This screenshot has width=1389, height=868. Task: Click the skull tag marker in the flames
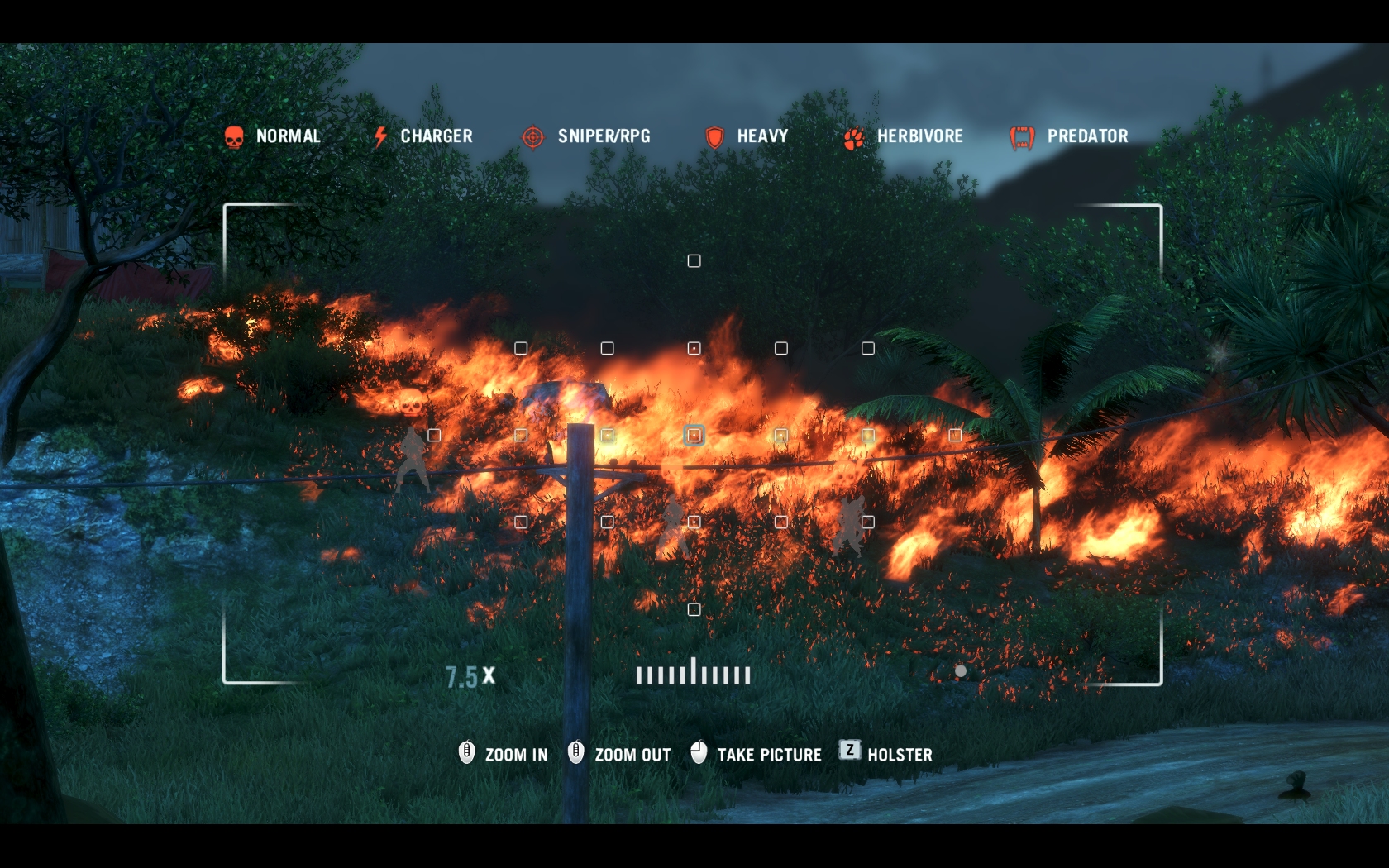(409, 403)
